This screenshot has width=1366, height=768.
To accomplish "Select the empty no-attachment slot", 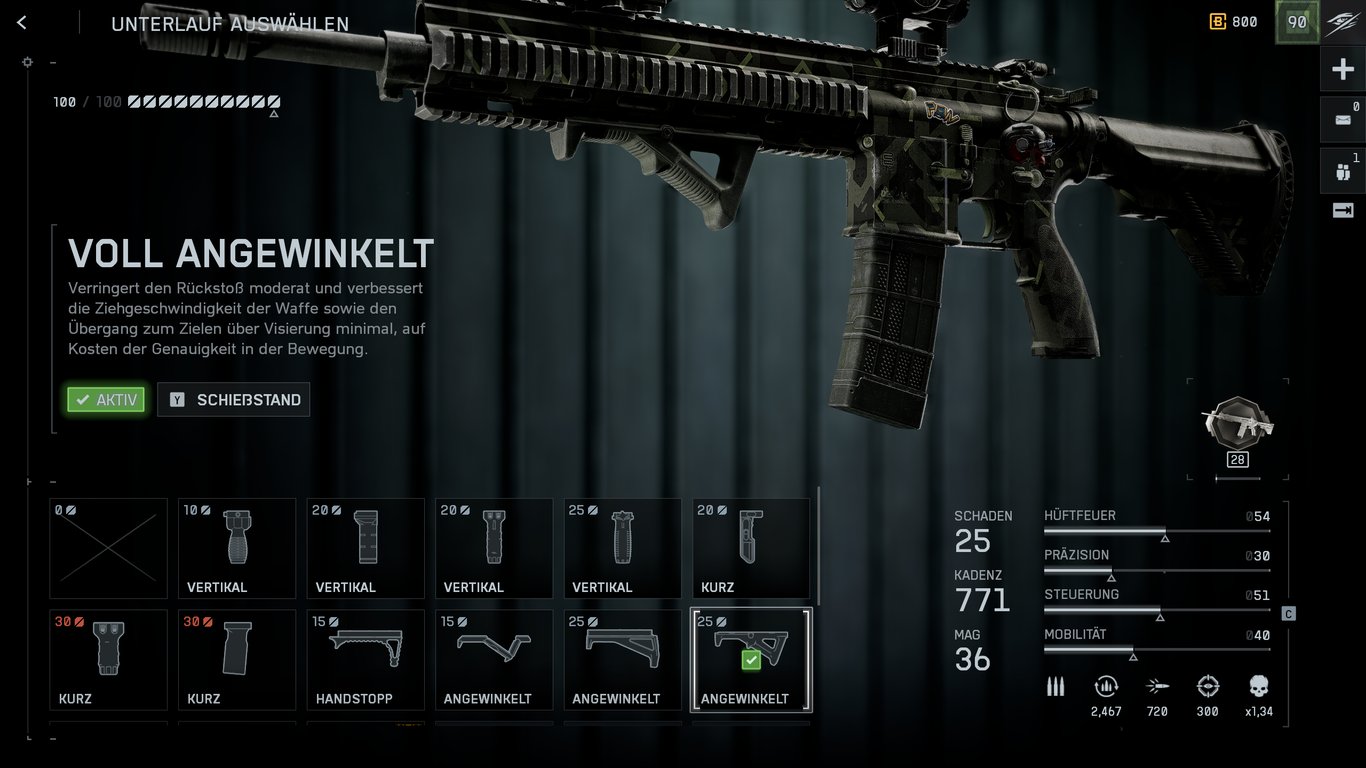I will tap(108, 548).
